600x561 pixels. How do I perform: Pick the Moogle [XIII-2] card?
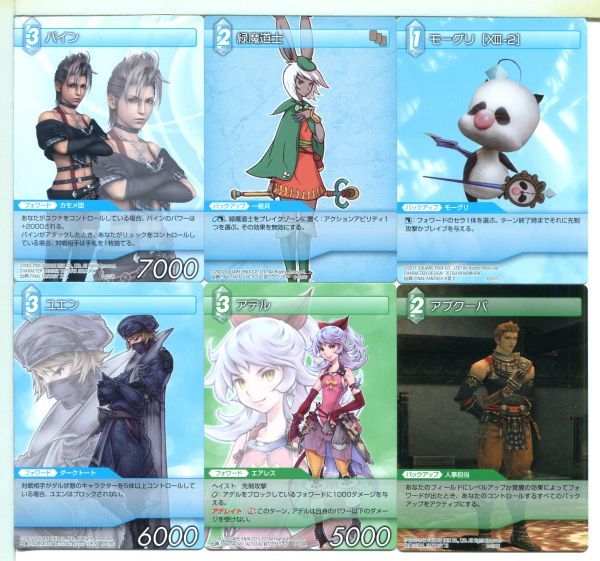[x=491, y=145]
